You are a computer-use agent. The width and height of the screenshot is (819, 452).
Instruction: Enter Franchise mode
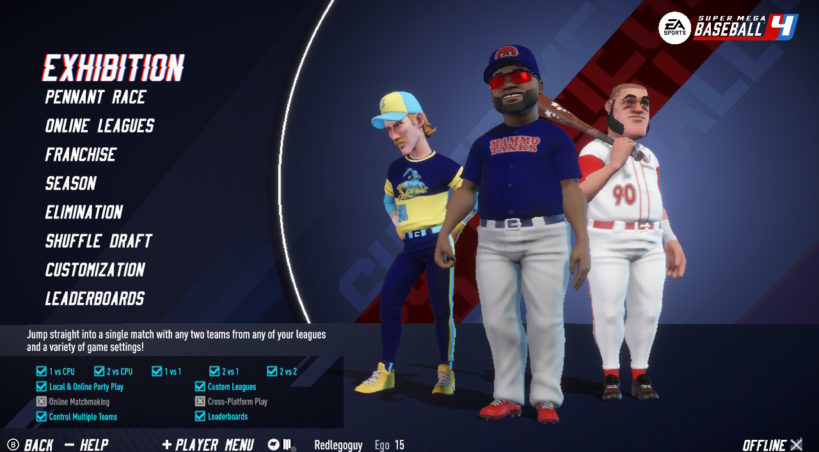point(81,155)
